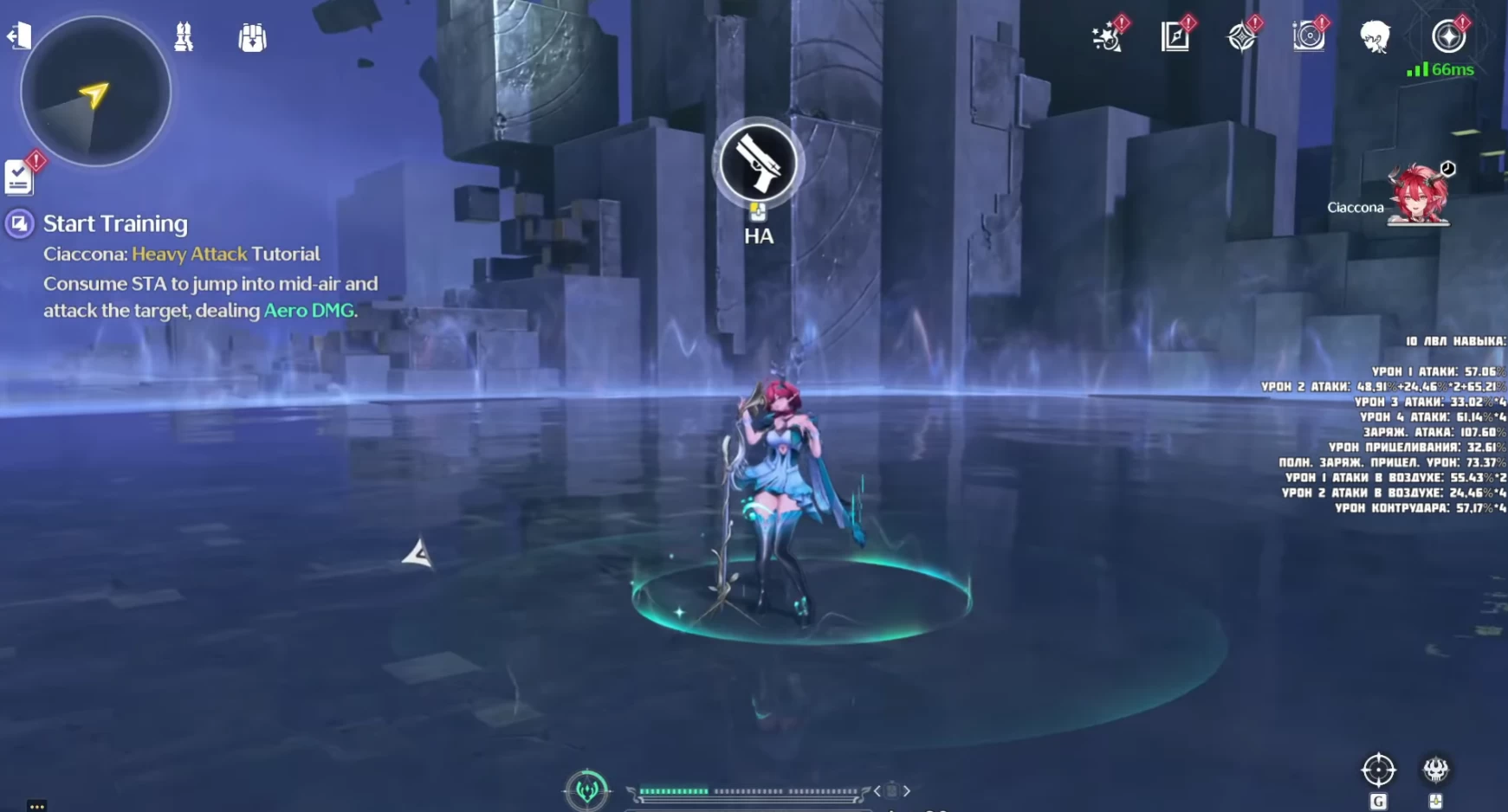The width and height of the screenshot is (1508, 812).
Task: Open the compass guidebook icon
Action: [x=1175, y=36]
